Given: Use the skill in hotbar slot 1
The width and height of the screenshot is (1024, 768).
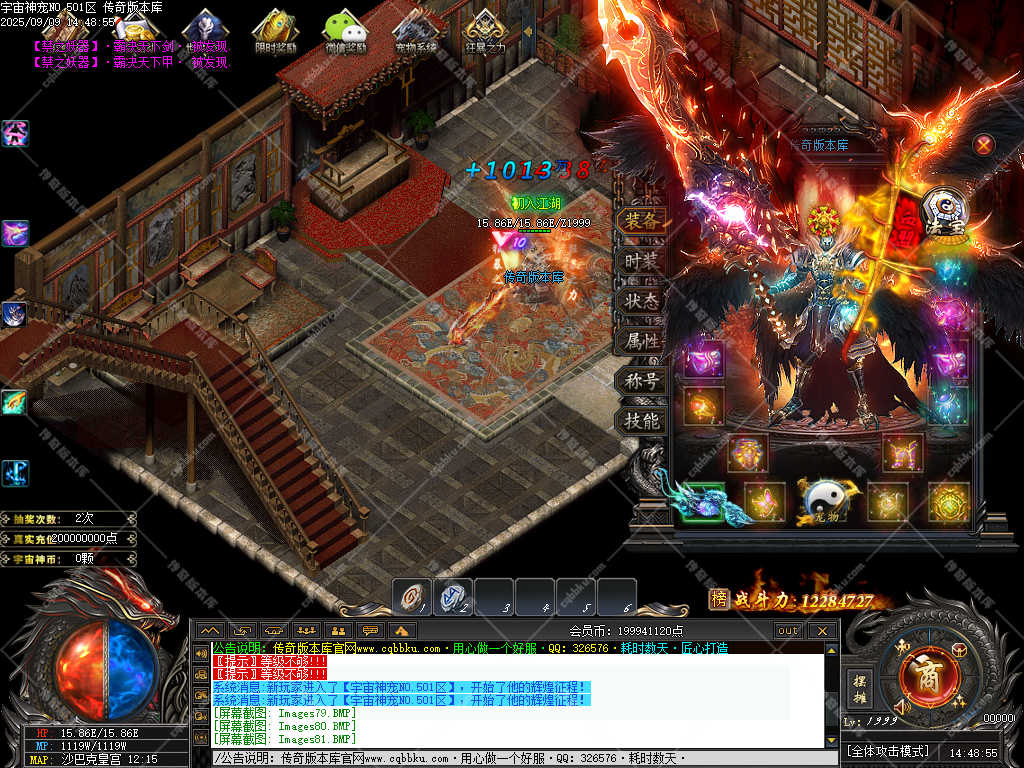Looking at the screenshot, I should [411, 597].
